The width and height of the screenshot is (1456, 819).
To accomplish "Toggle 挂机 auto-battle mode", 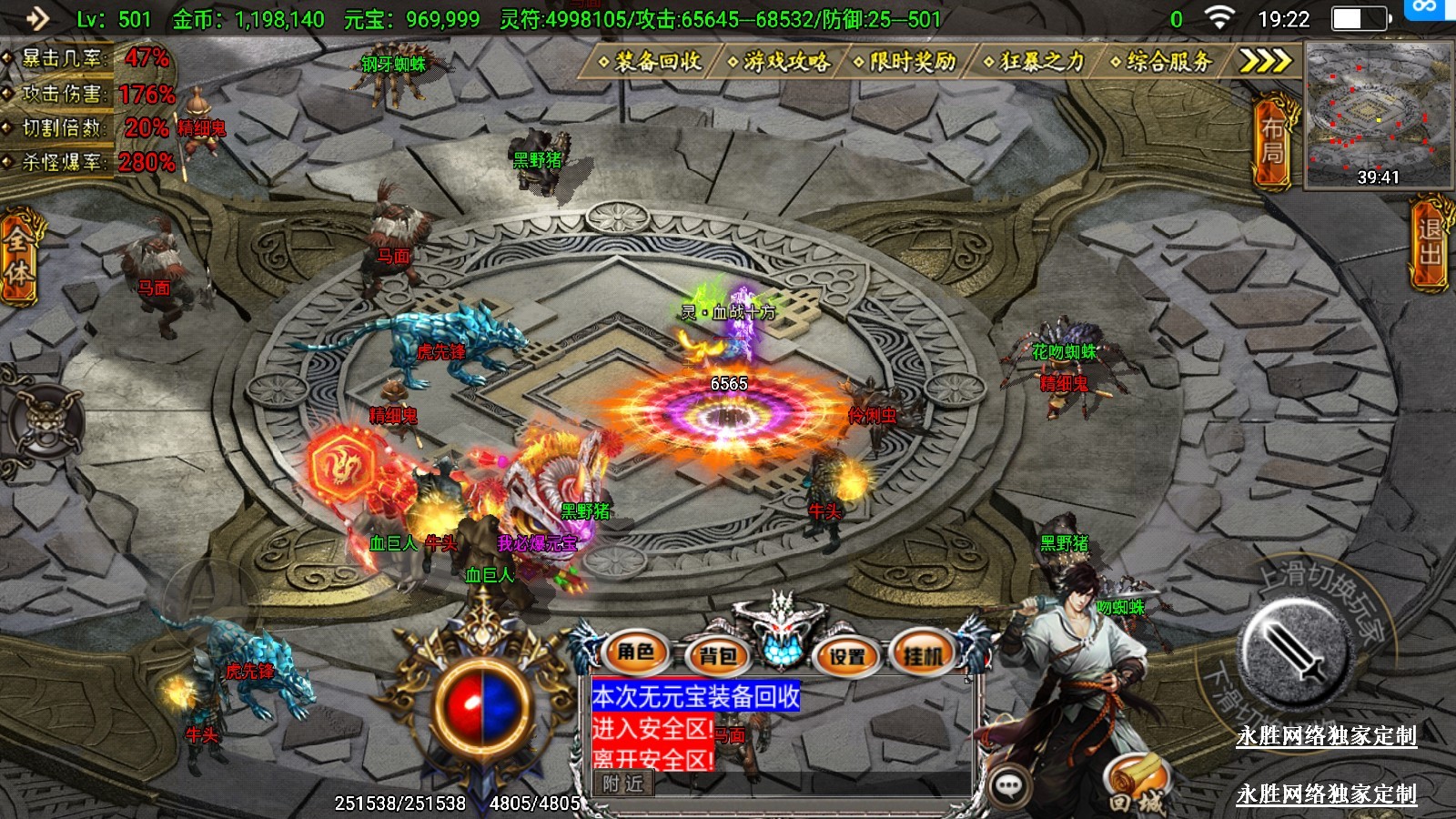I will pos(923,655).
